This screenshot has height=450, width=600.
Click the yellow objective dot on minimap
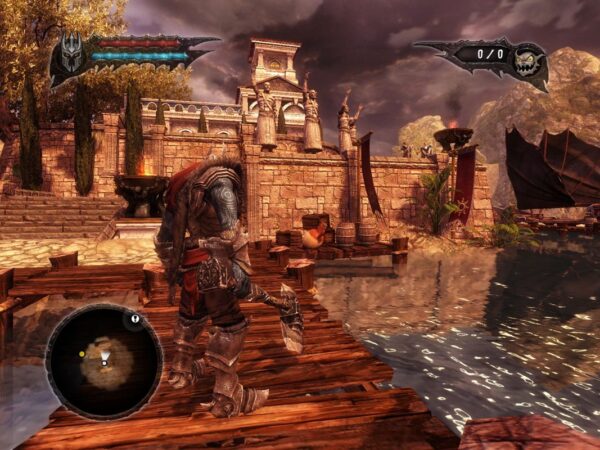click(x=81, y=354)
